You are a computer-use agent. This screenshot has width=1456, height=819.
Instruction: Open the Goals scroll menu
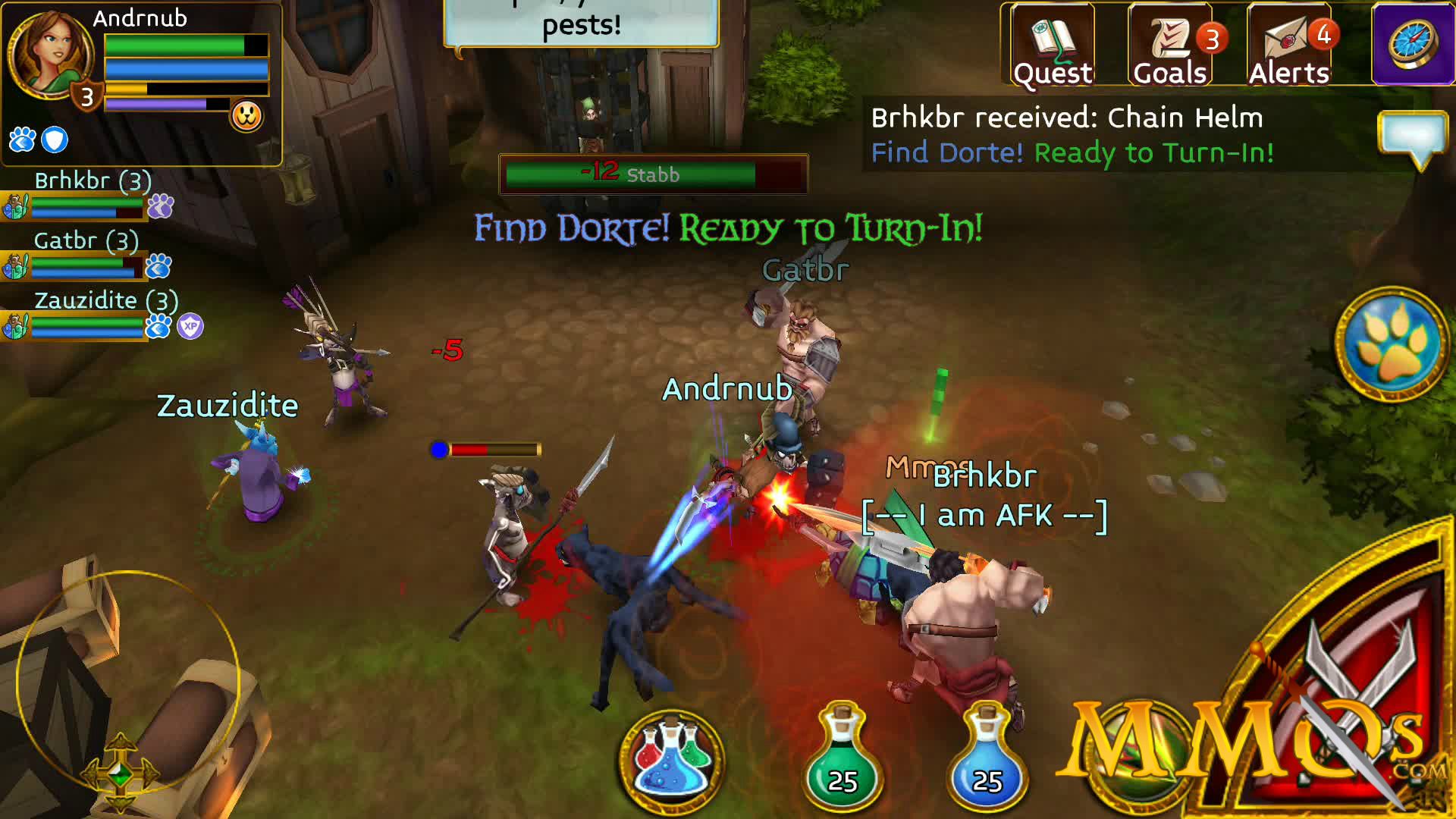click(x=1170, y=45)
